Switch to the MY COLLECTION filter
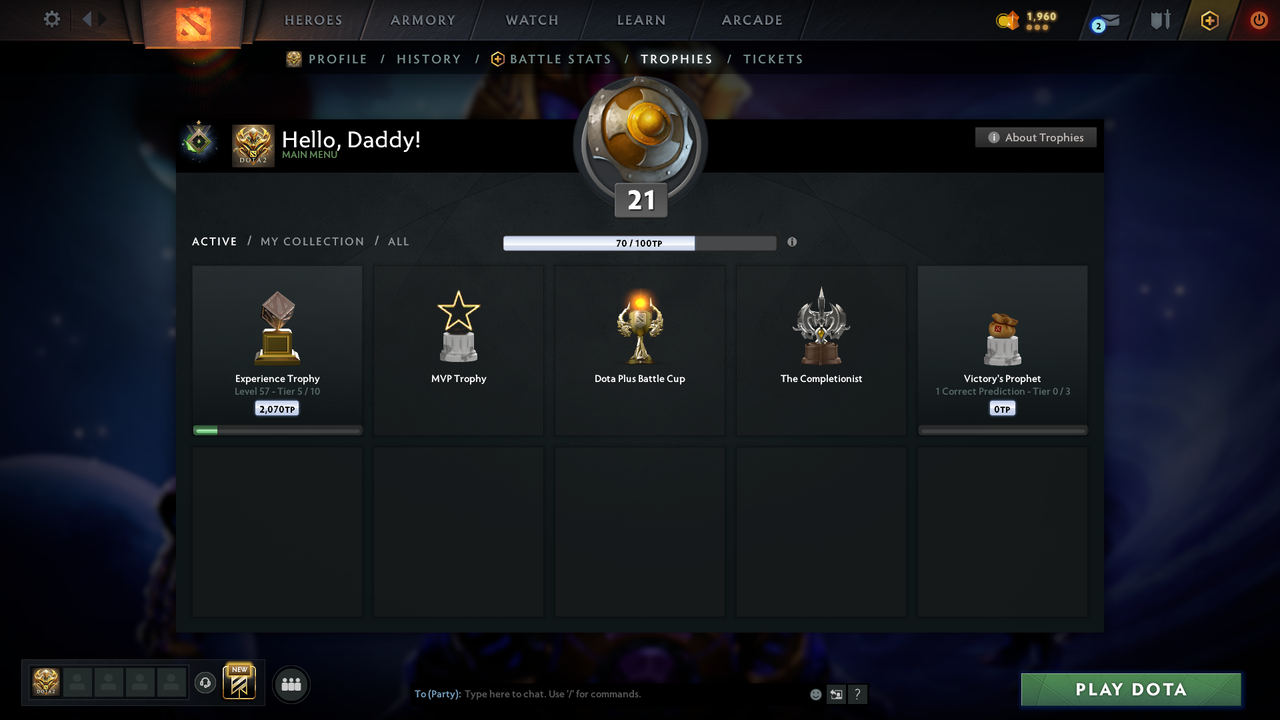The width and height of the screenshot is (1280, 720). 312,241
